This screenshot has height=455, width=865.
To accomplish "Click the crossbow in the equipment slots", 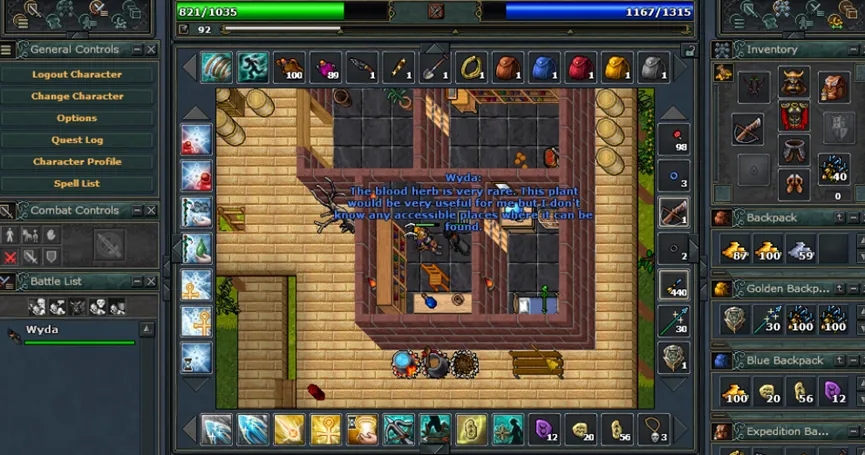I will pos(747,127).
